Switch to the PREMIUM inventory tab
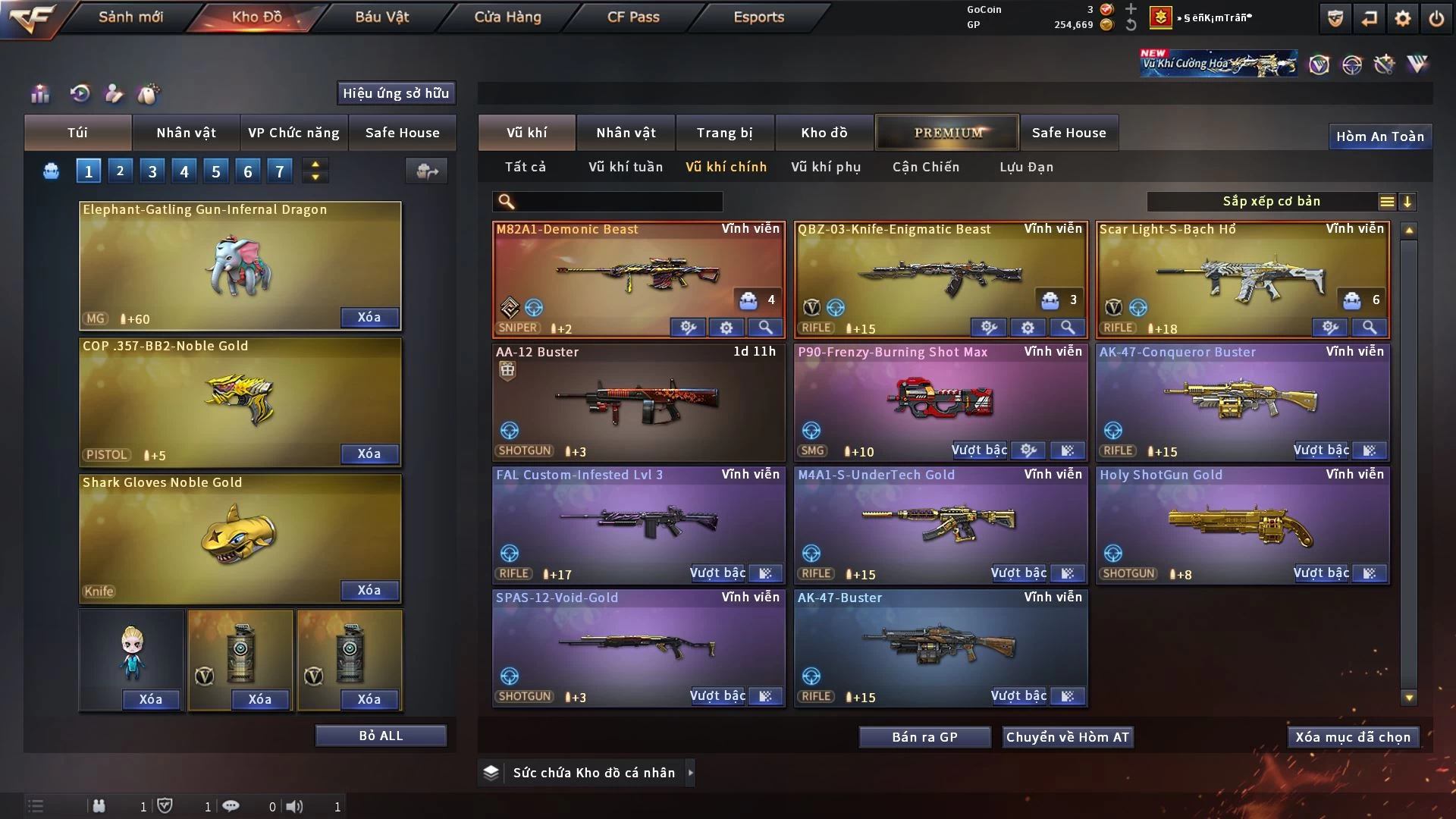 pos(947,133)
